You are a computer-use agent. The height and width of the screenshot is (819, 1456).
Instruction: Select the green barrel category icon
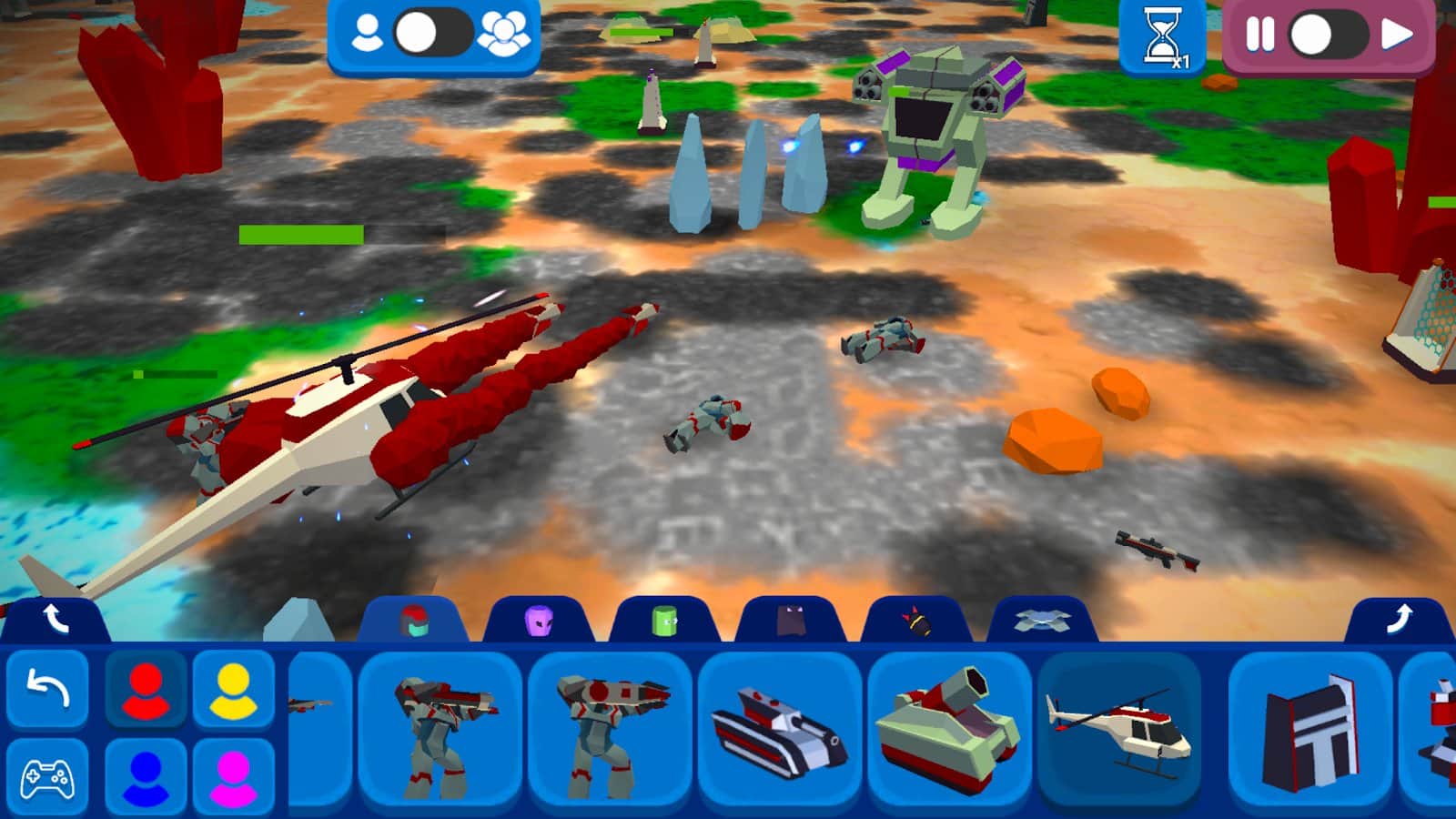coord(665,620)
